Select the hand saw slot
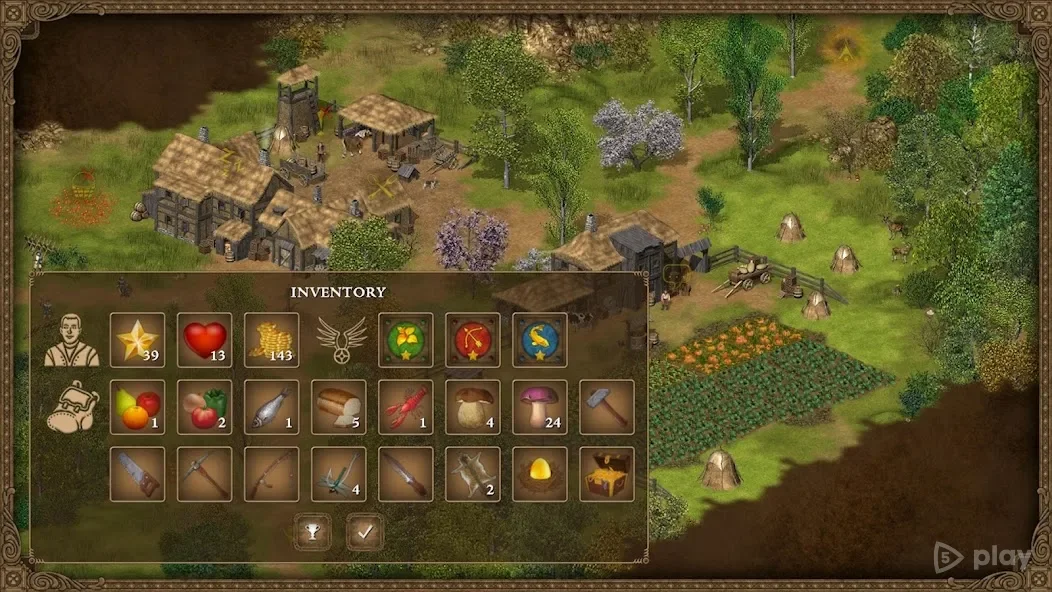 coord(137,473)
